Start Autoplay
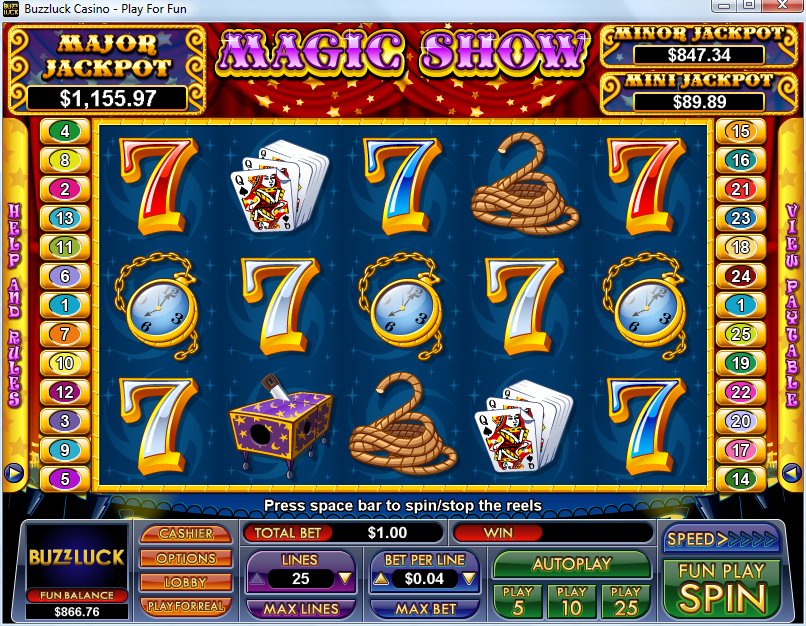This screenshot has height=626, width=806. pos(571,564)
